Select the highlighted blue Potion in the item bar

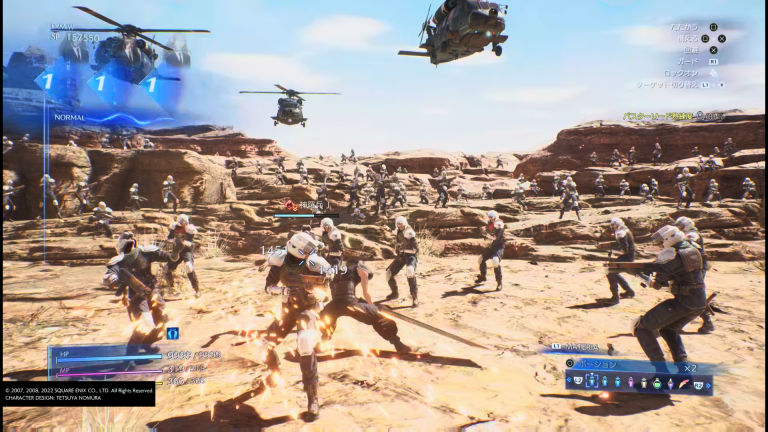pyautogui.click(x=592, y=381)
